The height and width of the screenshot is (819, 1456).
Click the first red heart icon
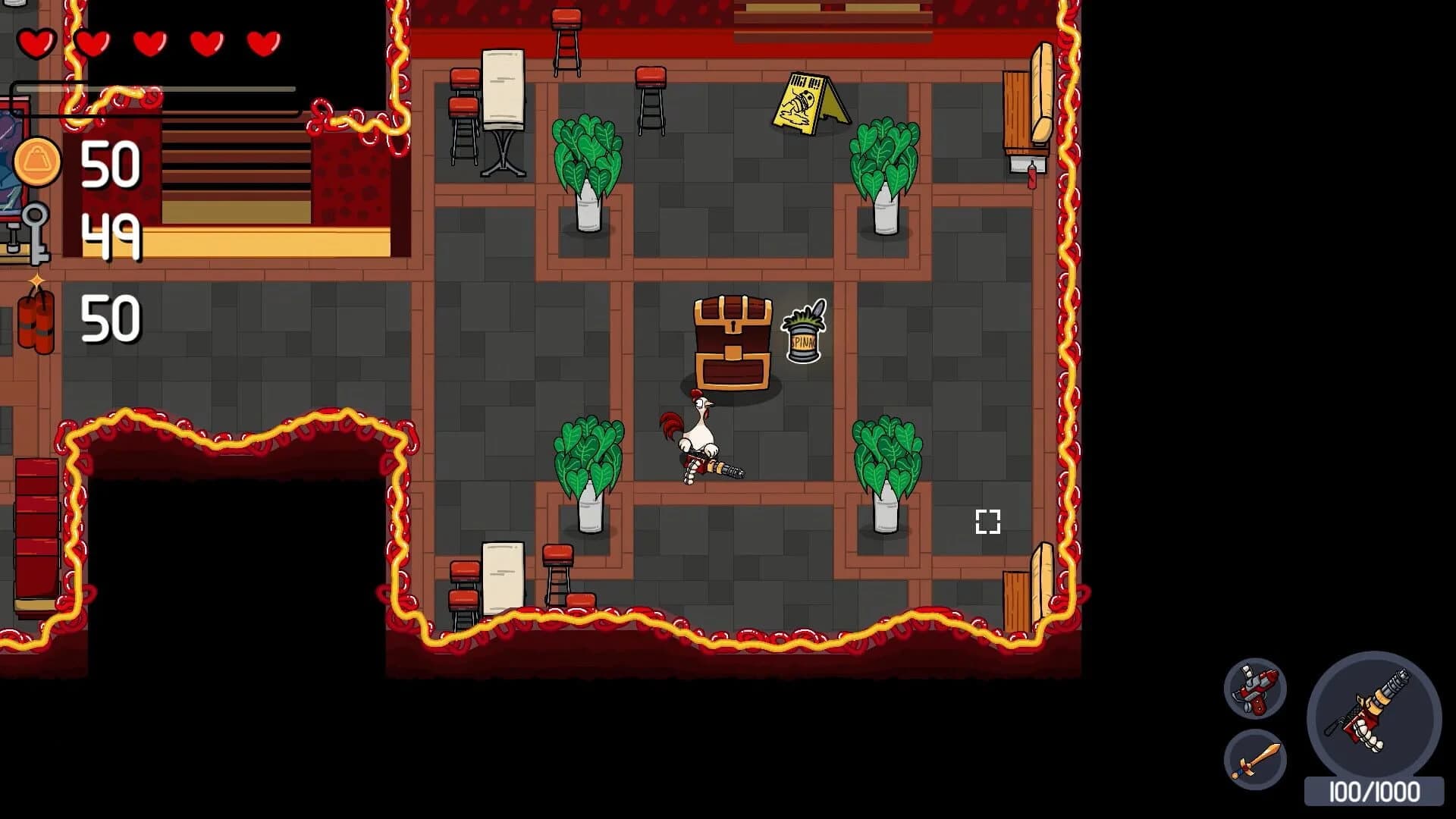[36, 42]
